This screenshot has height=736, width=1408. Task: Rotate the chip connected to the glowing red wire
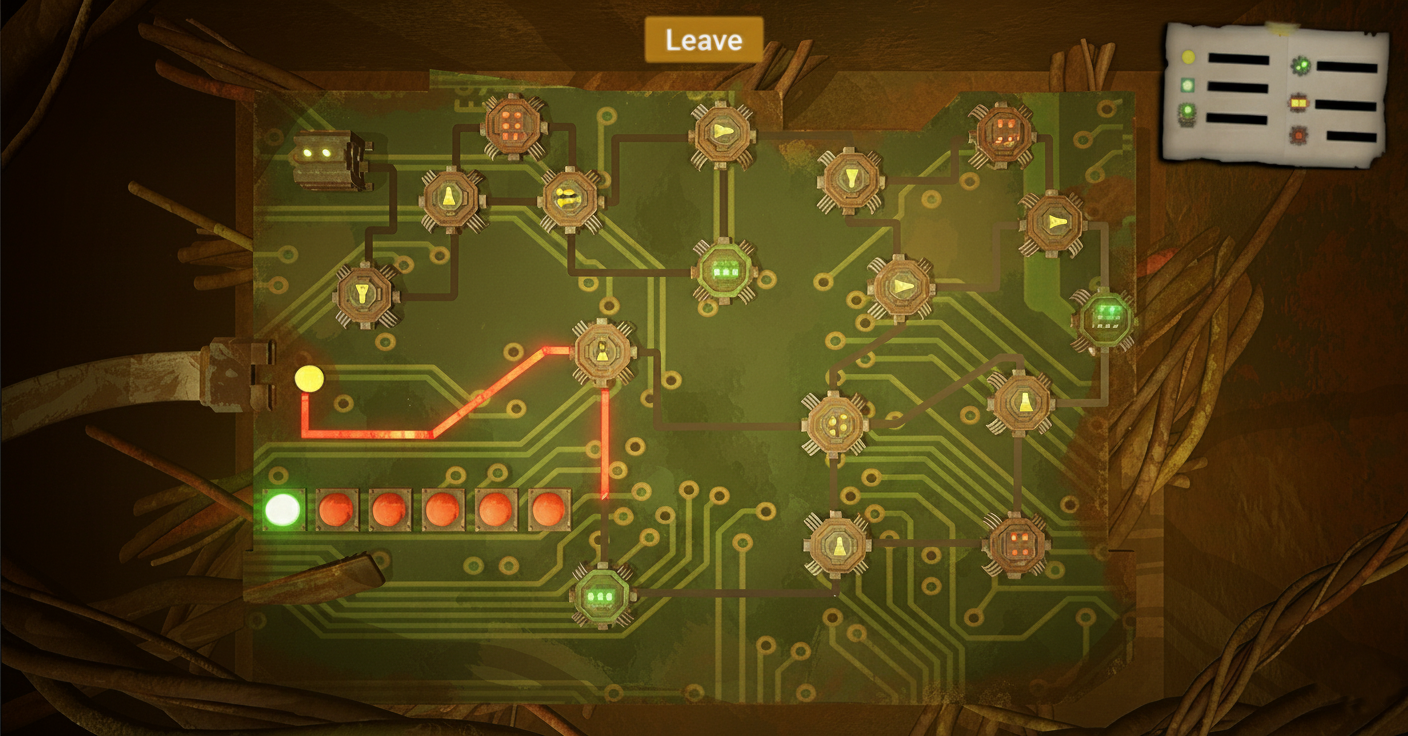[604, 351]
